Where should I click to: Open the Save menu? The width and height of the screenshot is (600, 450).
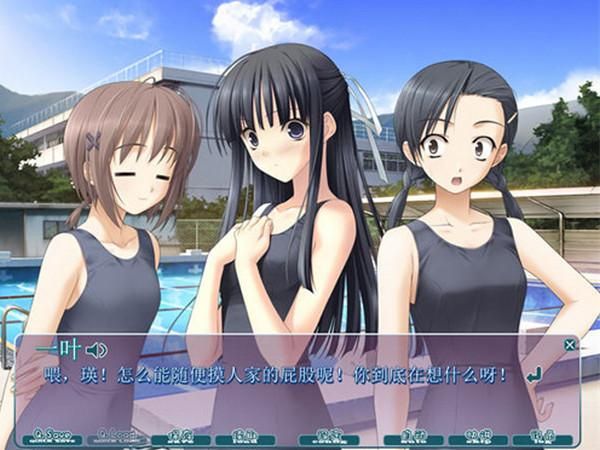(180, 437)
